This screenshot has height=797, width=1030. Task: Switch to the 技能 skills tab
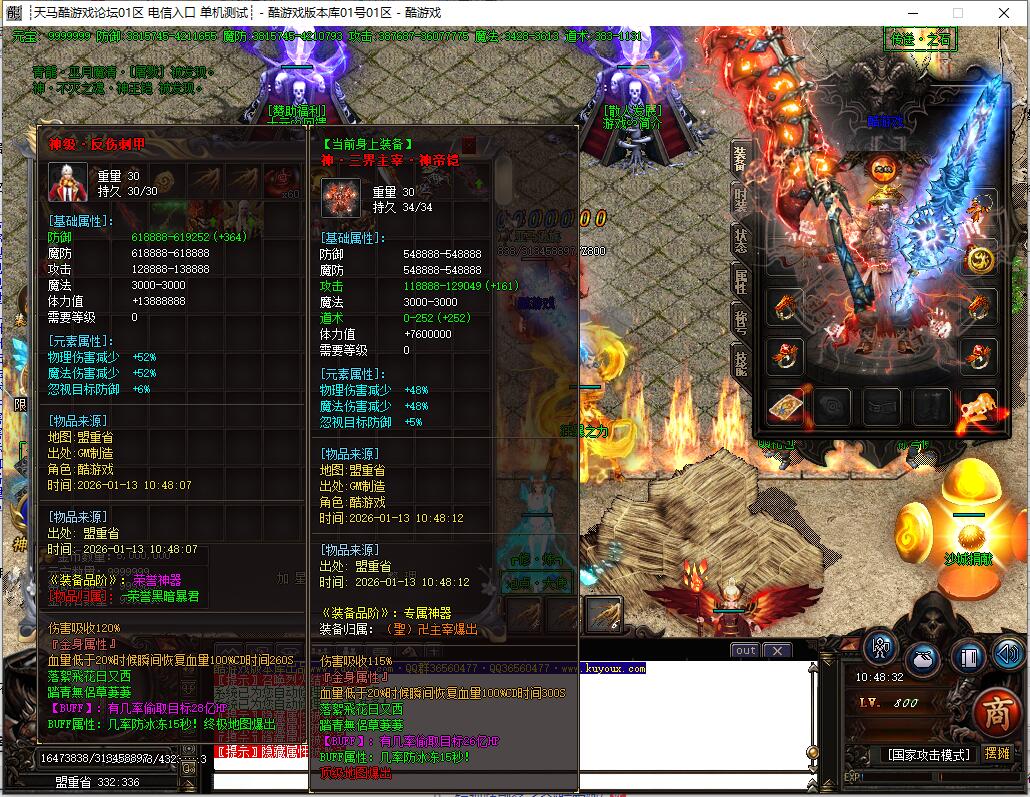pyautogui.click(x=740, y=362)
